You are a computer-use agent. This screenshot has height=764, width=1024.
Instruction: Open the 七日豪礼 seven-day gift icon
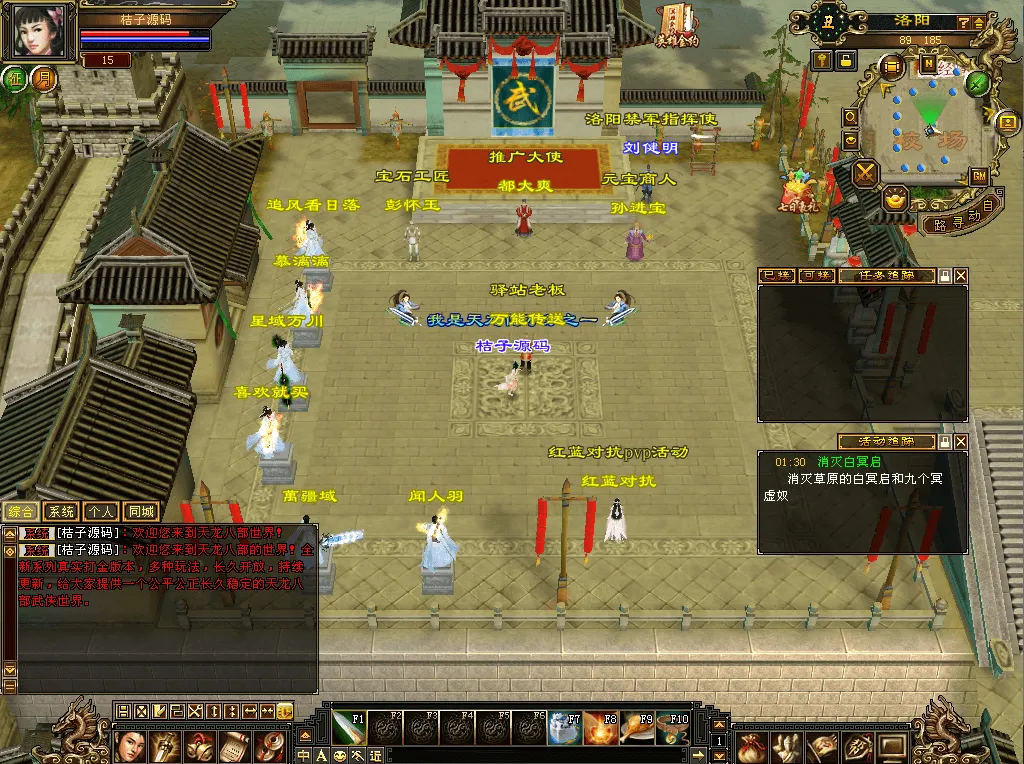(x=799, y=193)
